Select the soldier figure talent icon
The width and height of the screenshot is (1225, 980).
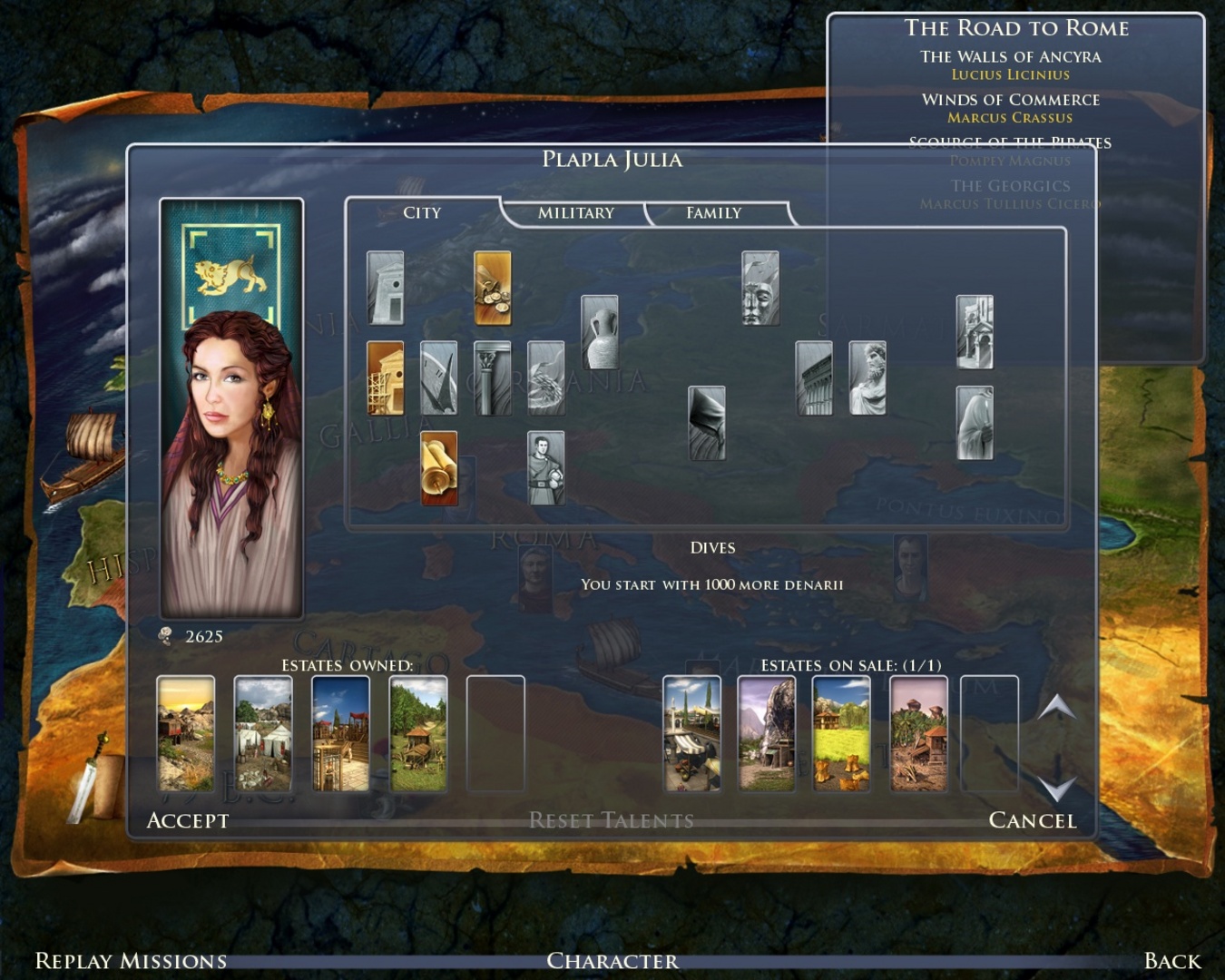[x=546, y=467]
